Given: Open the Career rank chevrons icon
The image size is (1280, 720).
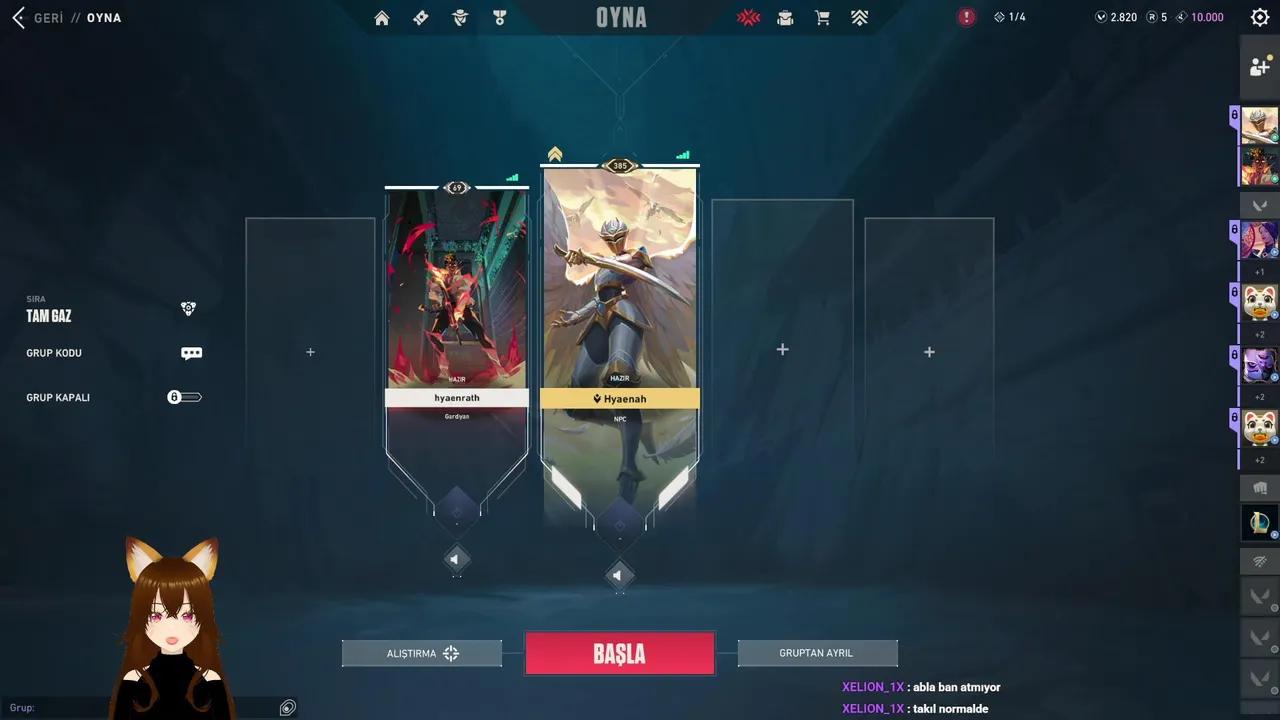Looking at the screenshot, I should (858, 17).
